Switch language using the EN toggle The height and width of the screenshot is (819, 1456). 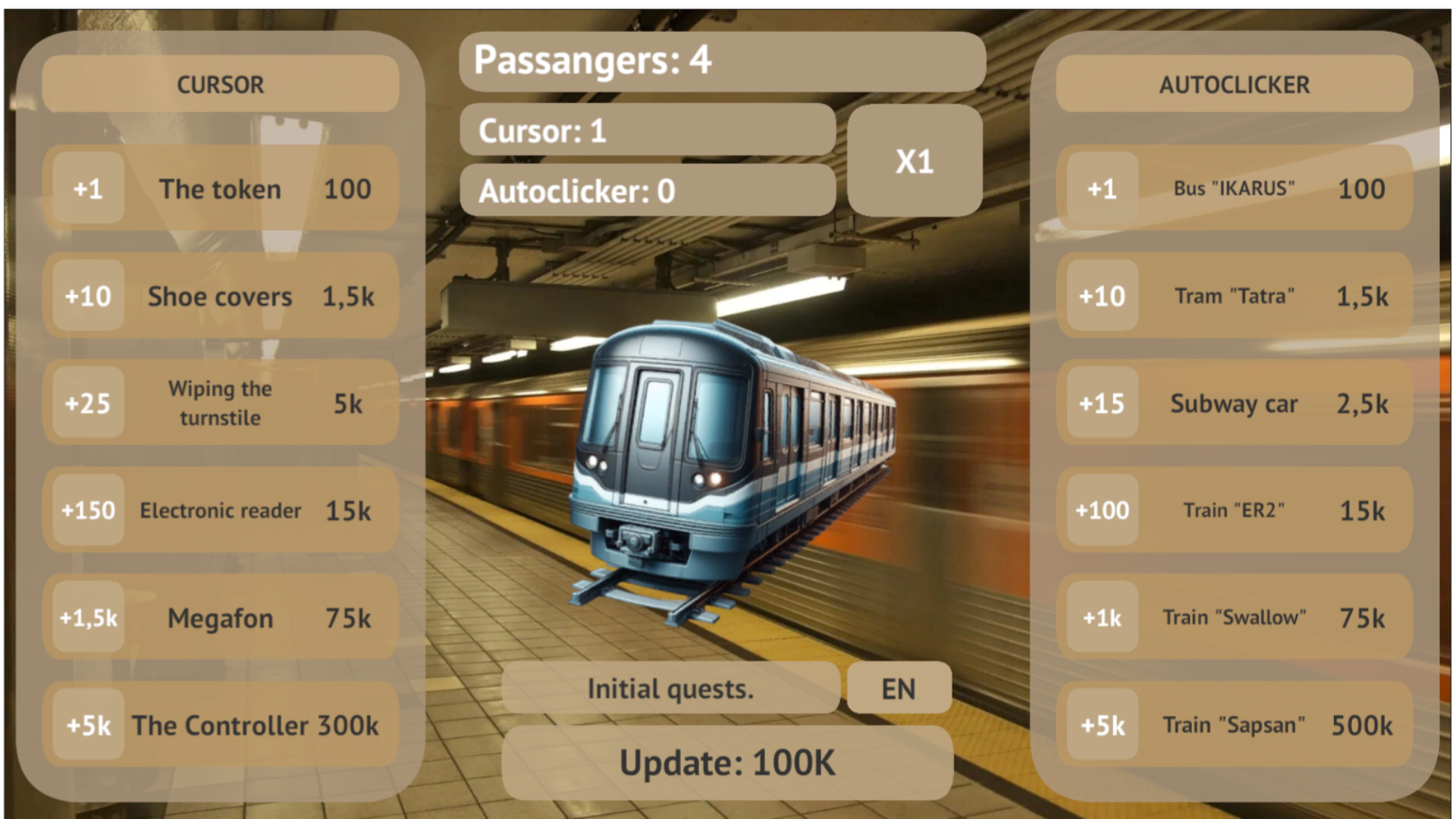(899, 689)
